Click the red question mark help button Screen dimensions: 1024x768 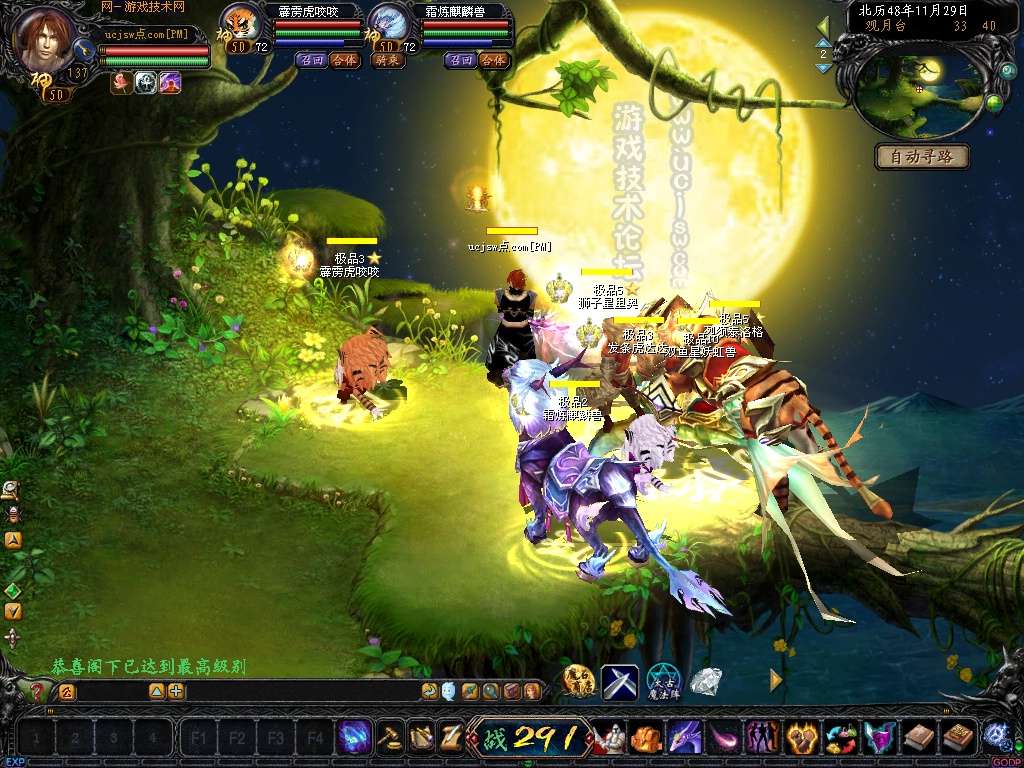(x=37, y=691)
